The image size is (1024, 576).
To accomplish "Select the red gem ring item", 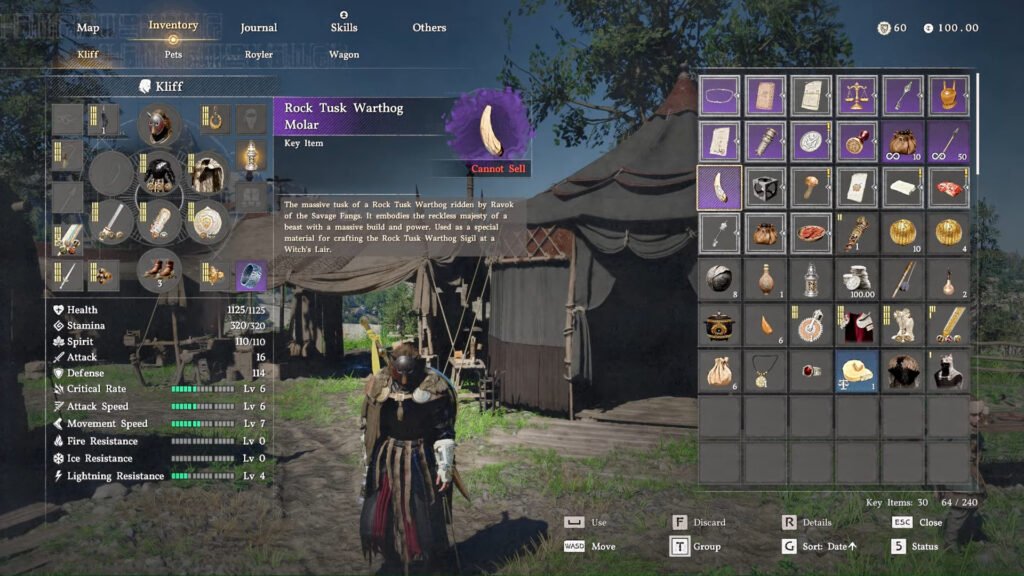I will 811,371.
